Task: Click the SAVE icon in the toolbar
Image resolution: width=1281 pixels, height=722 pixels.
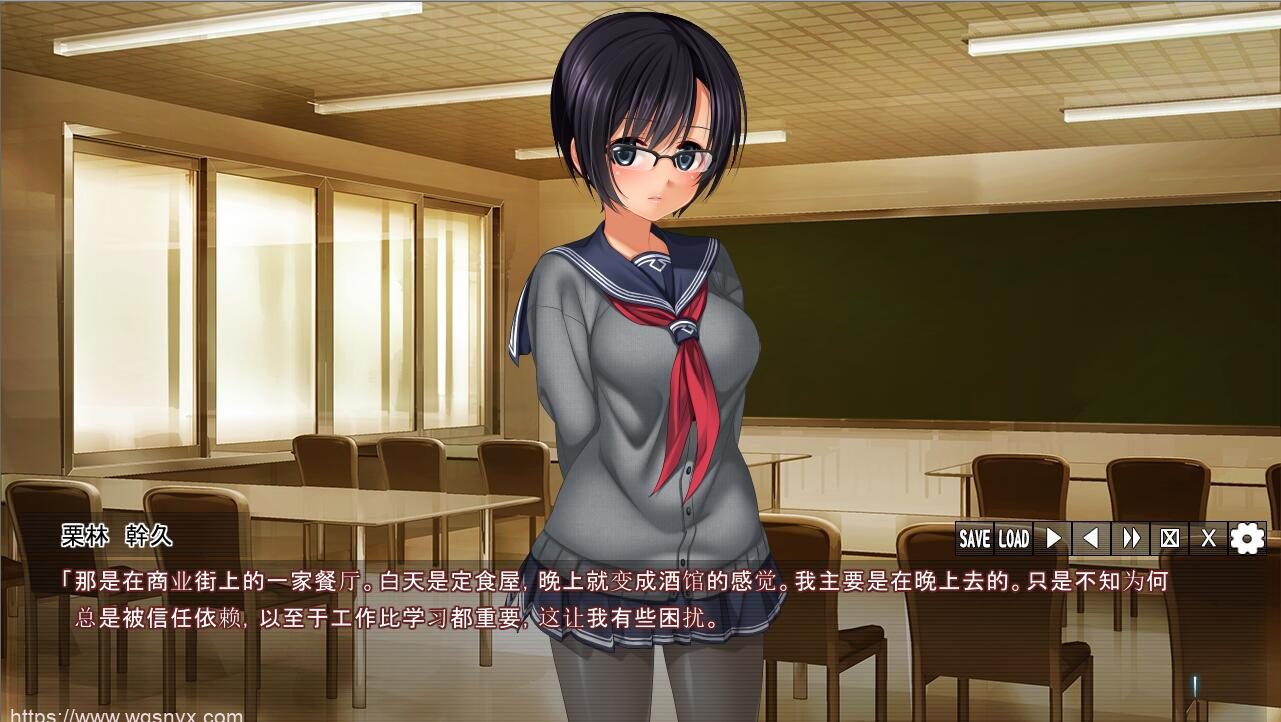Action: (975, 538)
